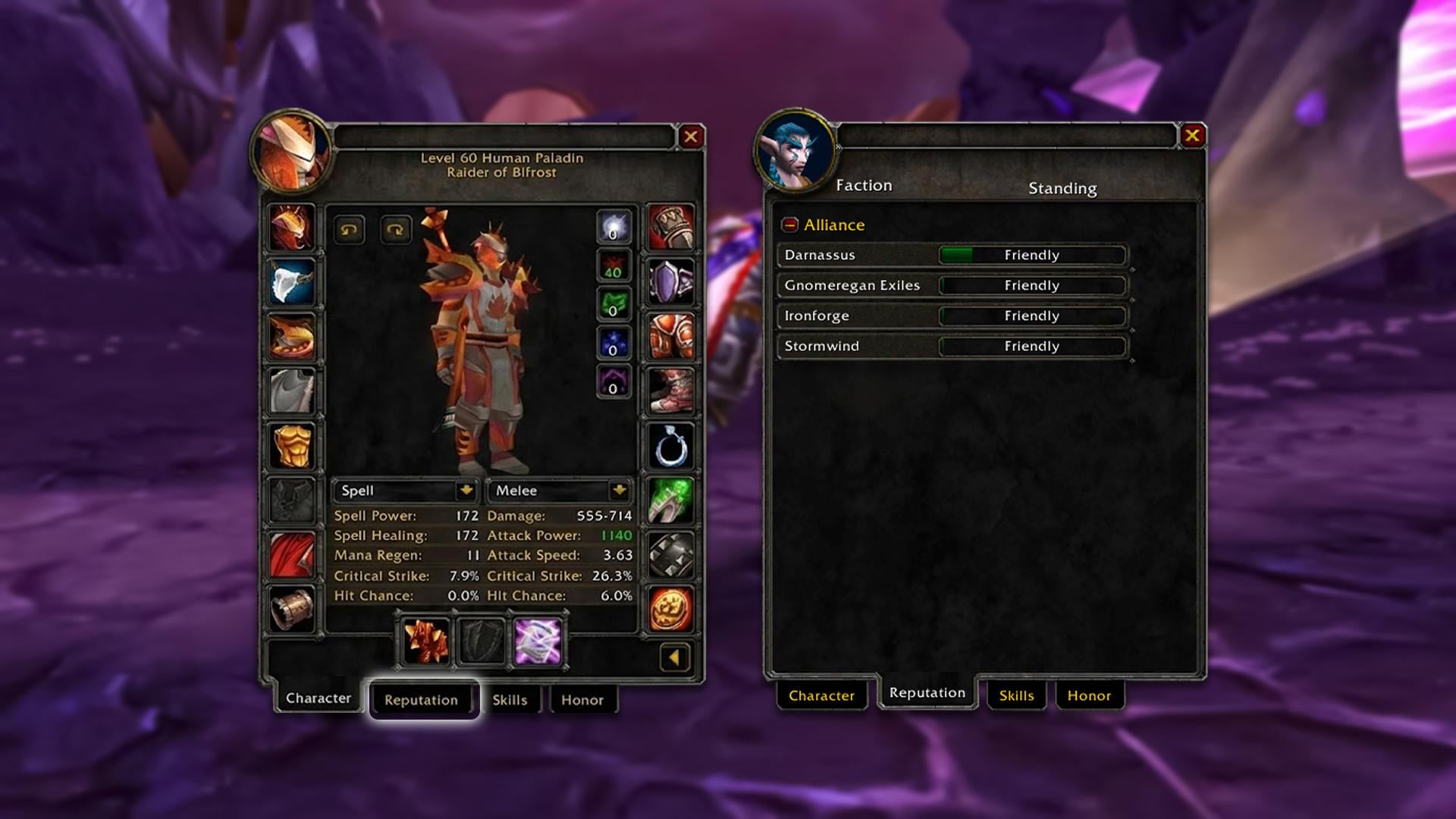1456x819 pixels.
Task: Close the paladin character window
Action: click(x=690, y=137)
